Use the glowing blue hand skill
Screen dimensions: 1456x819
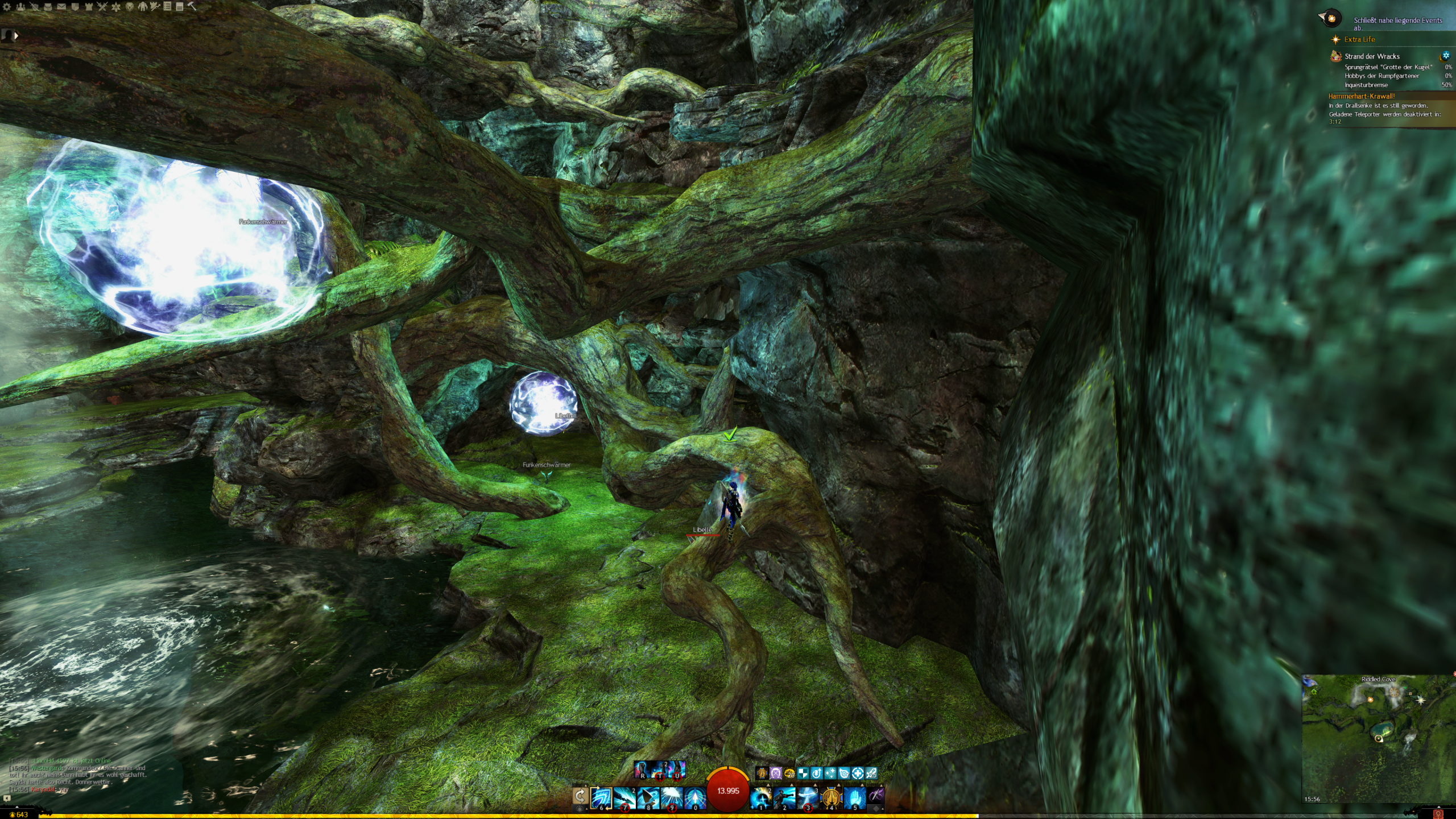855,797
